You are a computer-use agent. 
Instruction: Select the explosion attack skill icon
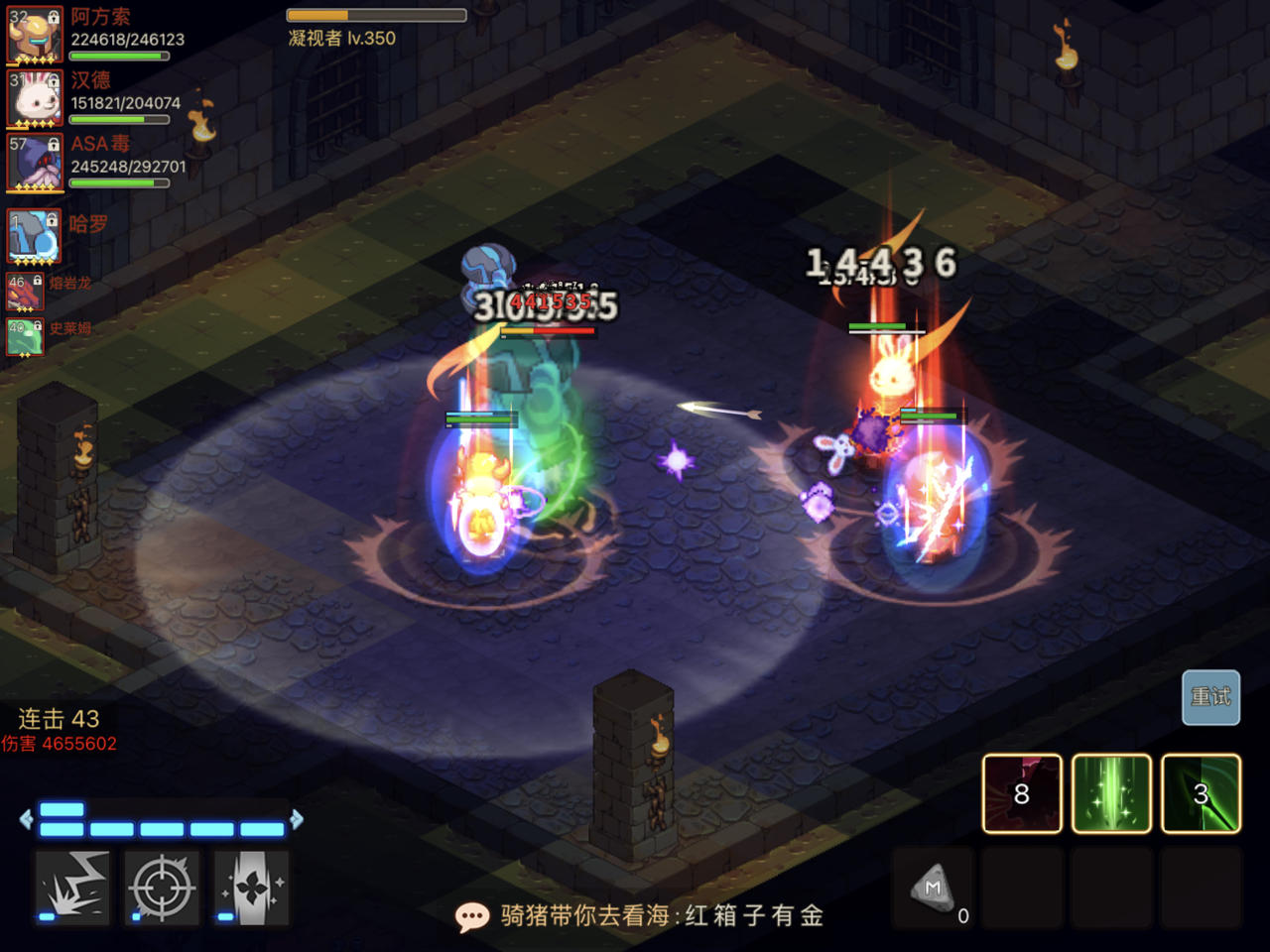coord(71,888)
